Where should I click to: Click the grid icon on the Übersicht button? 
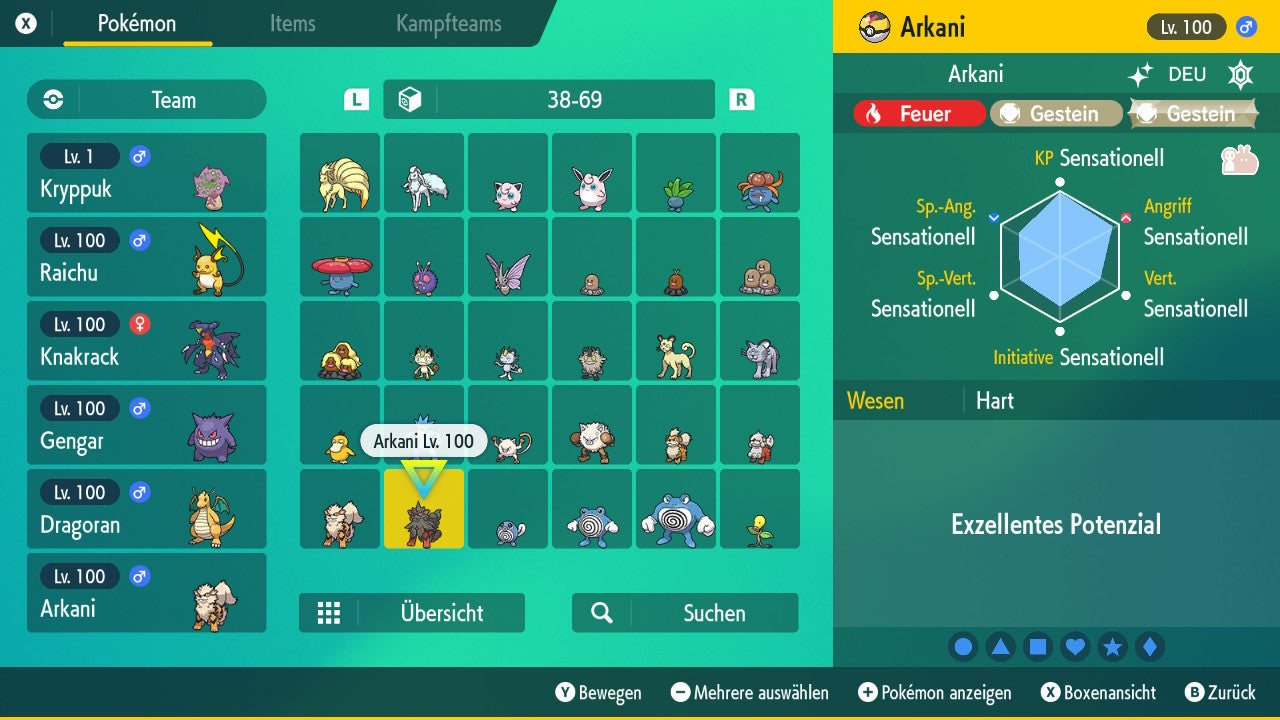(x=330, y=612)
